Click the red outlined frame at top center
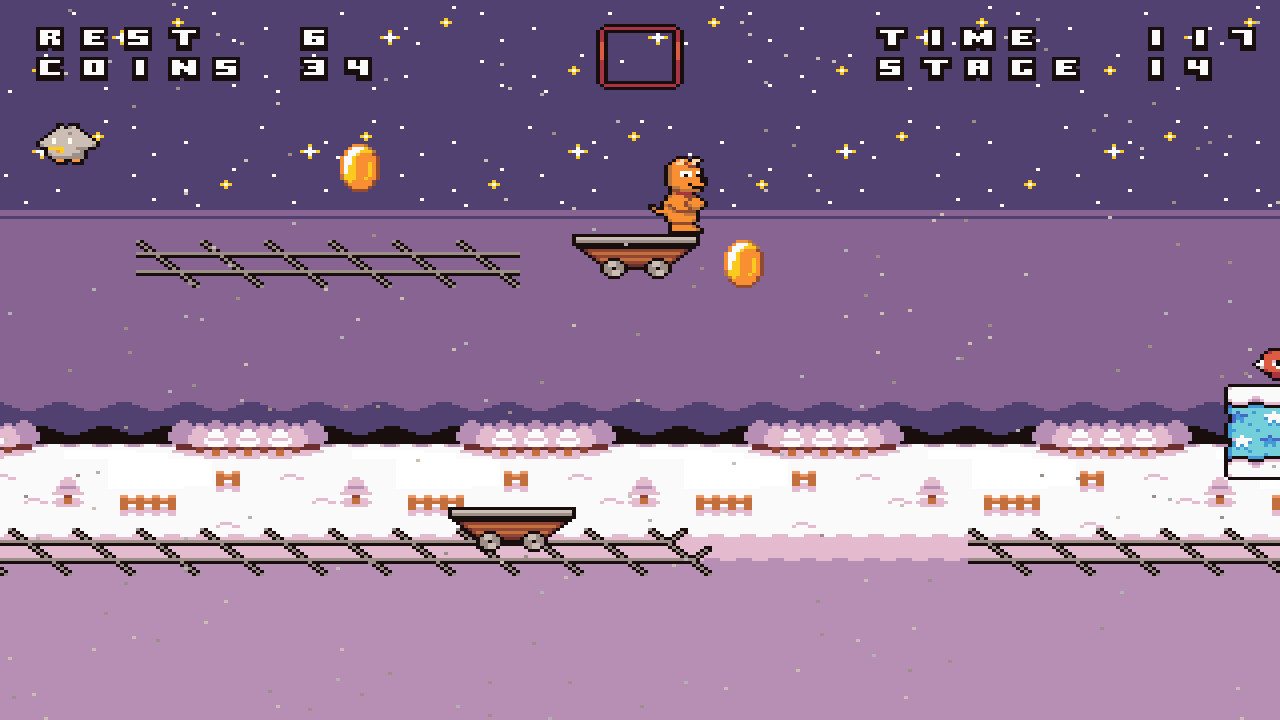This screenshot has height=720, width=1280. point(637,57)
